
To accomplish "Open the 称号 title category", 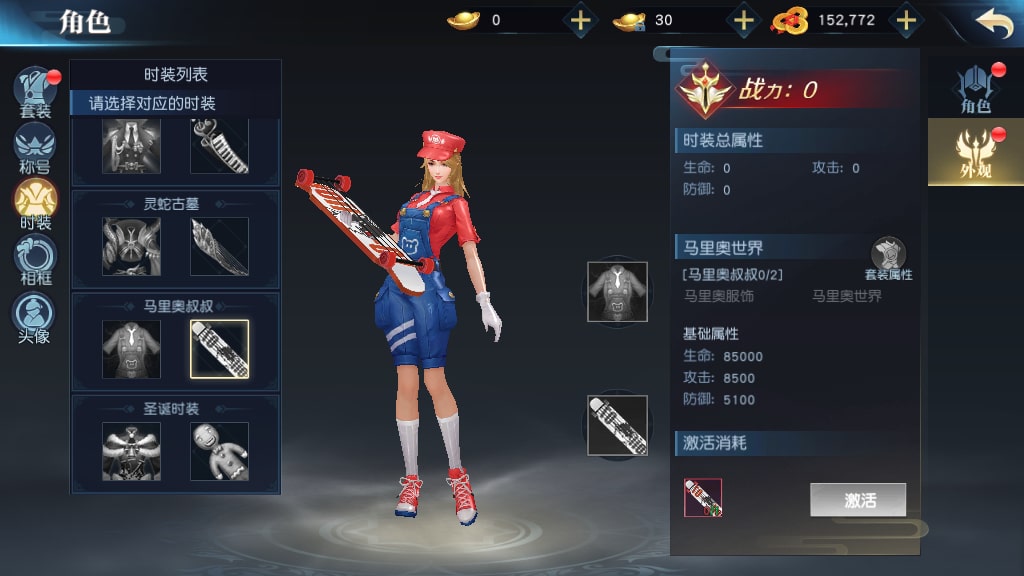I will click(35, 148).
